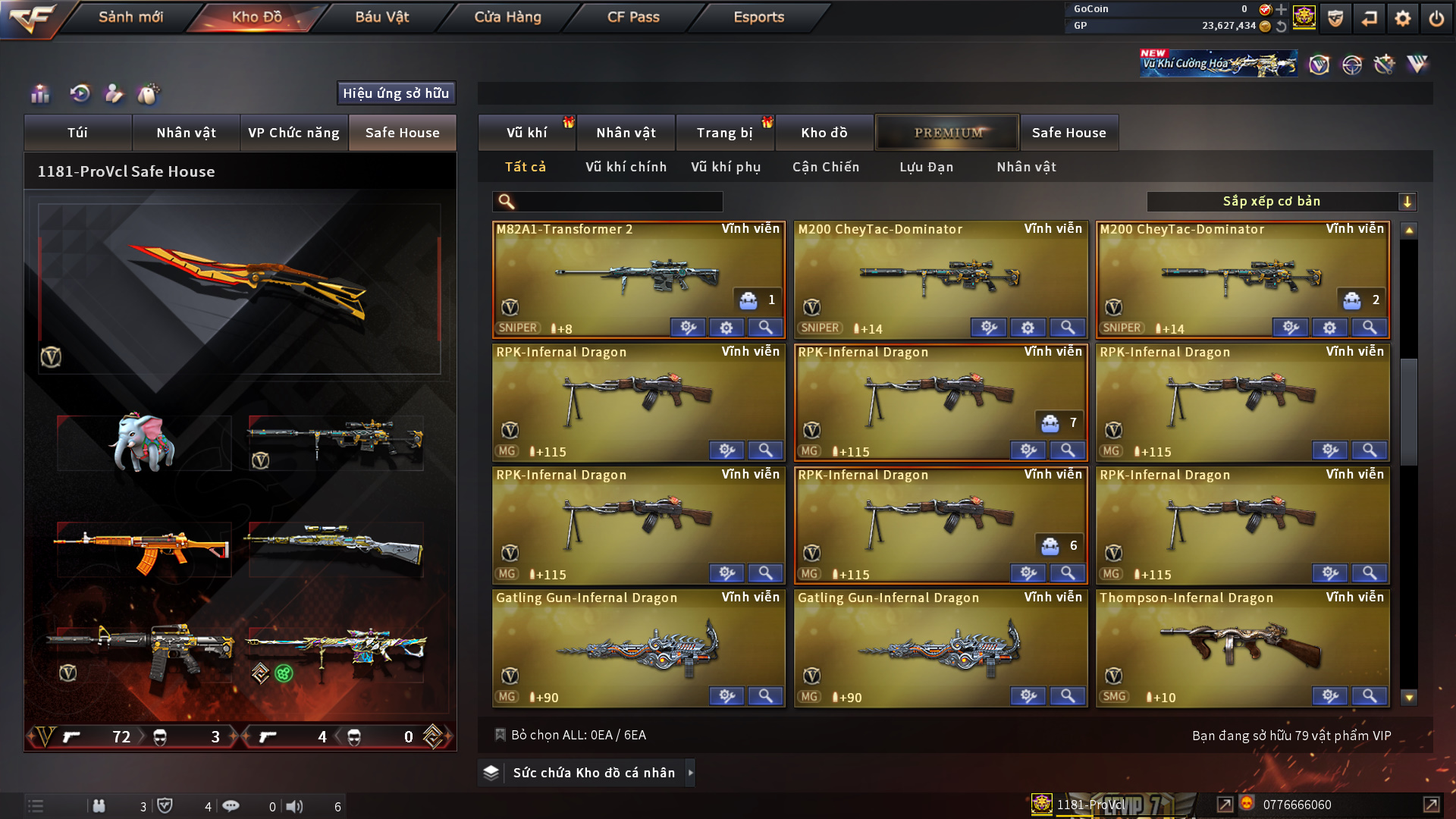The image size is (1456, 819).
Task: Open the Cửa Hàng shop
Action: click(x=507, y=17)
